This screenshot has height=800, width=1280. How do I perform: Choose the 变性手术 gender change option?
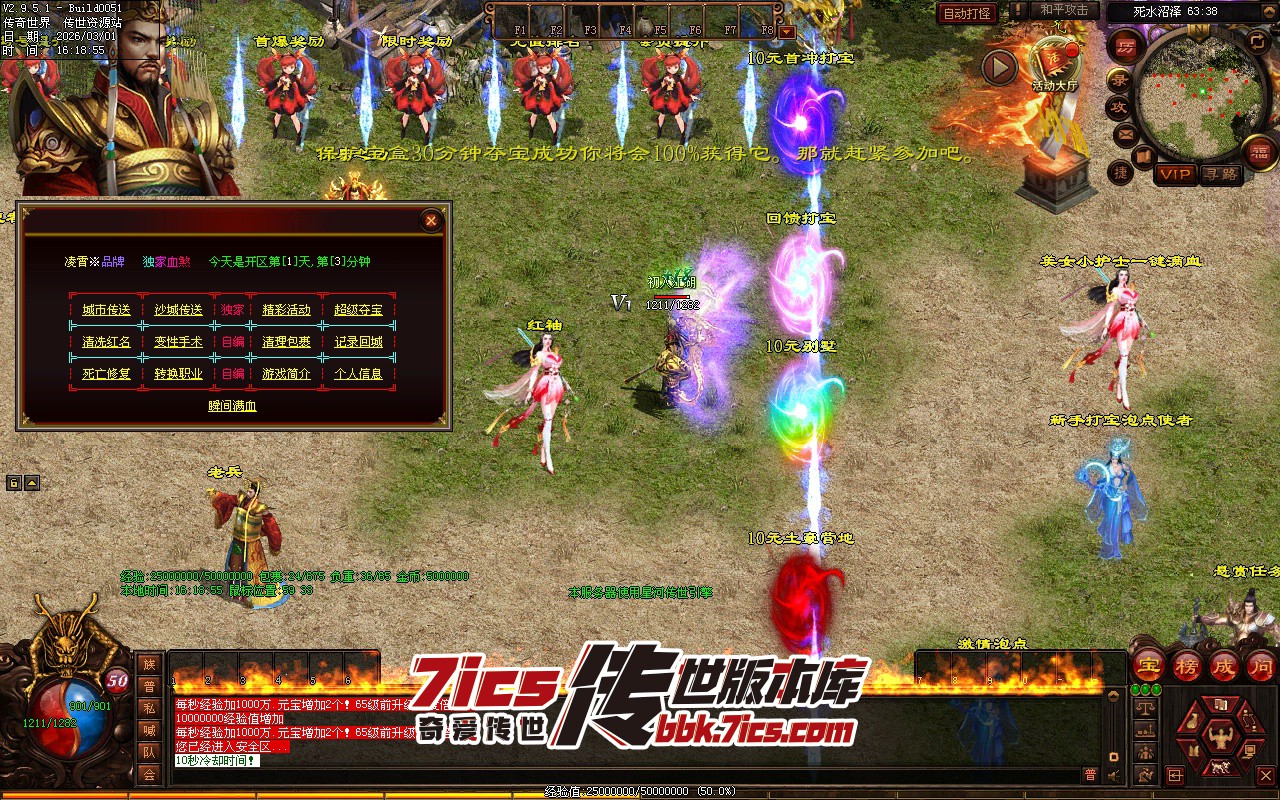click(178, 342)
